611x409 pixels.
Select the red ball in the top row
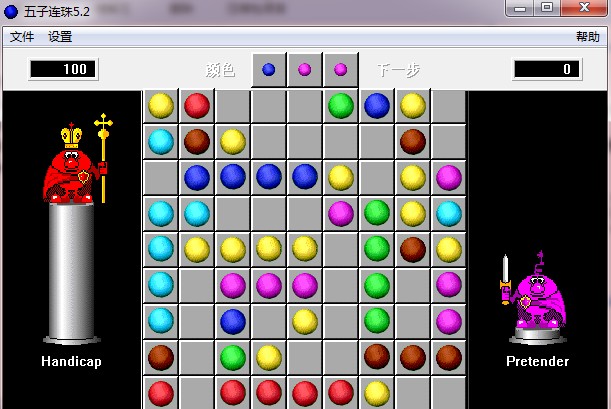coord(197,105)
